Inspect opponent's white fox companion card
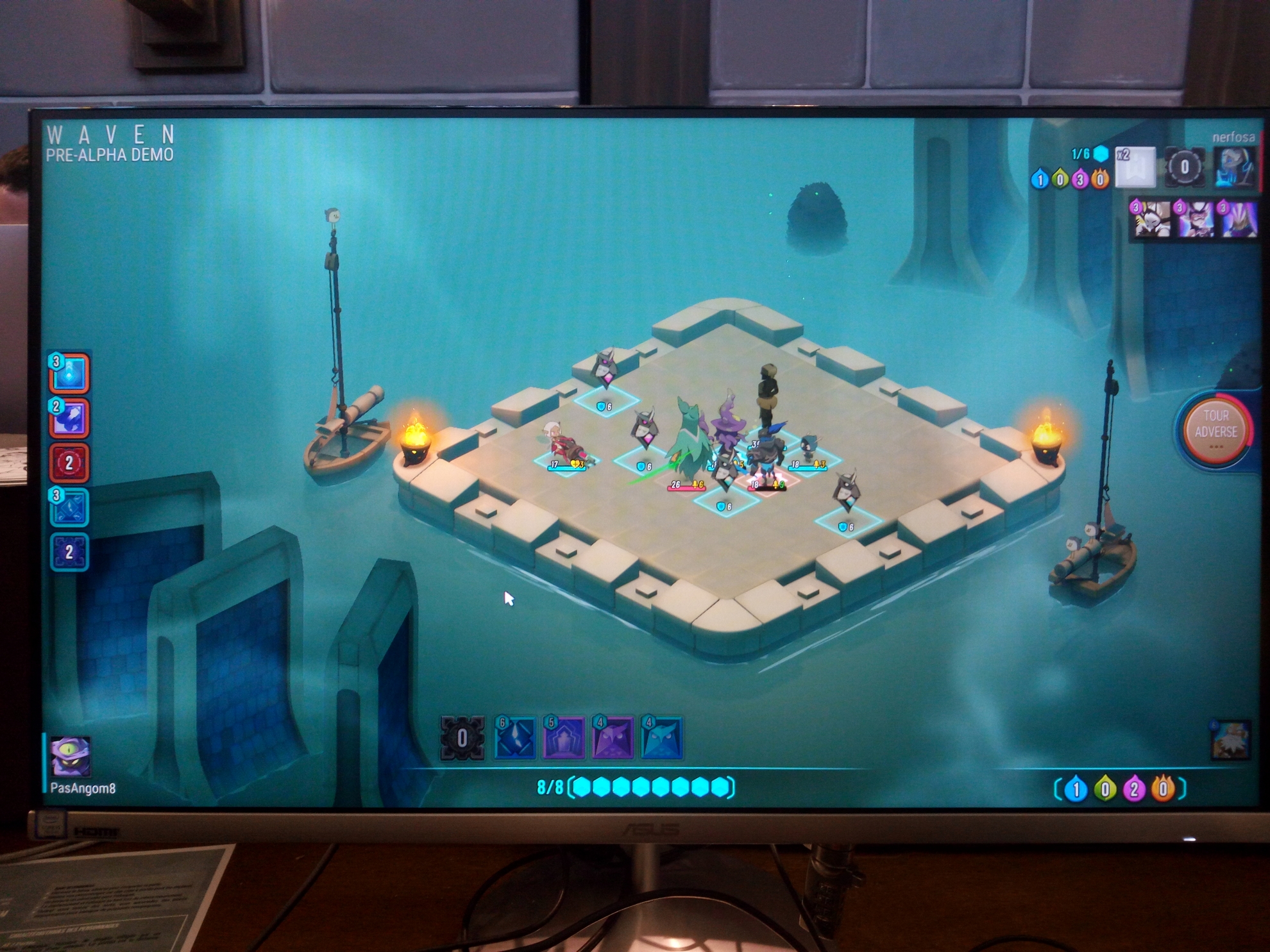Viewport: 1270px width, 952px height. (1151, 219)
